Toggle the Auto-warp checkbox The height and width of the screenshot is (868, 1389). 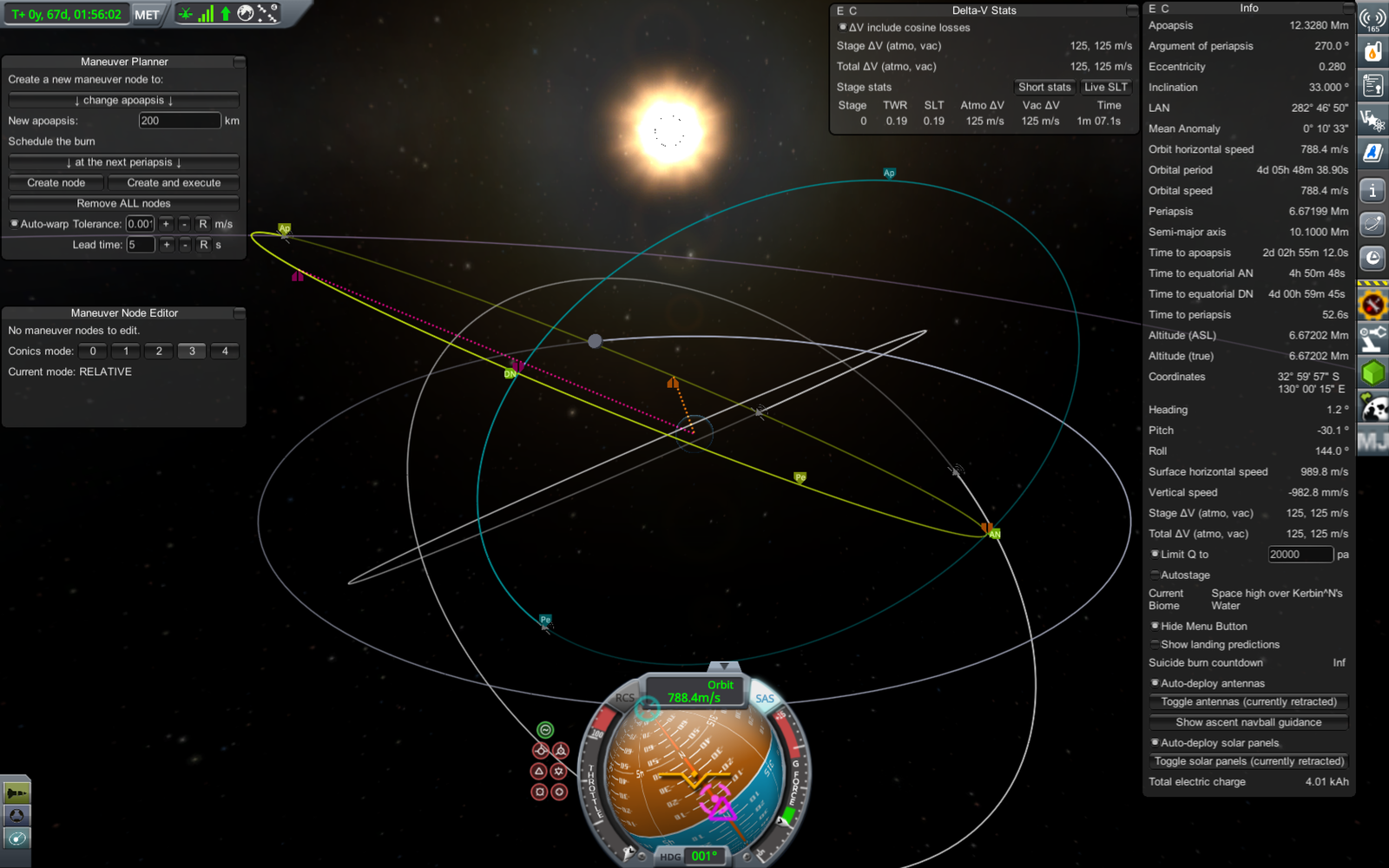[14, 224]
